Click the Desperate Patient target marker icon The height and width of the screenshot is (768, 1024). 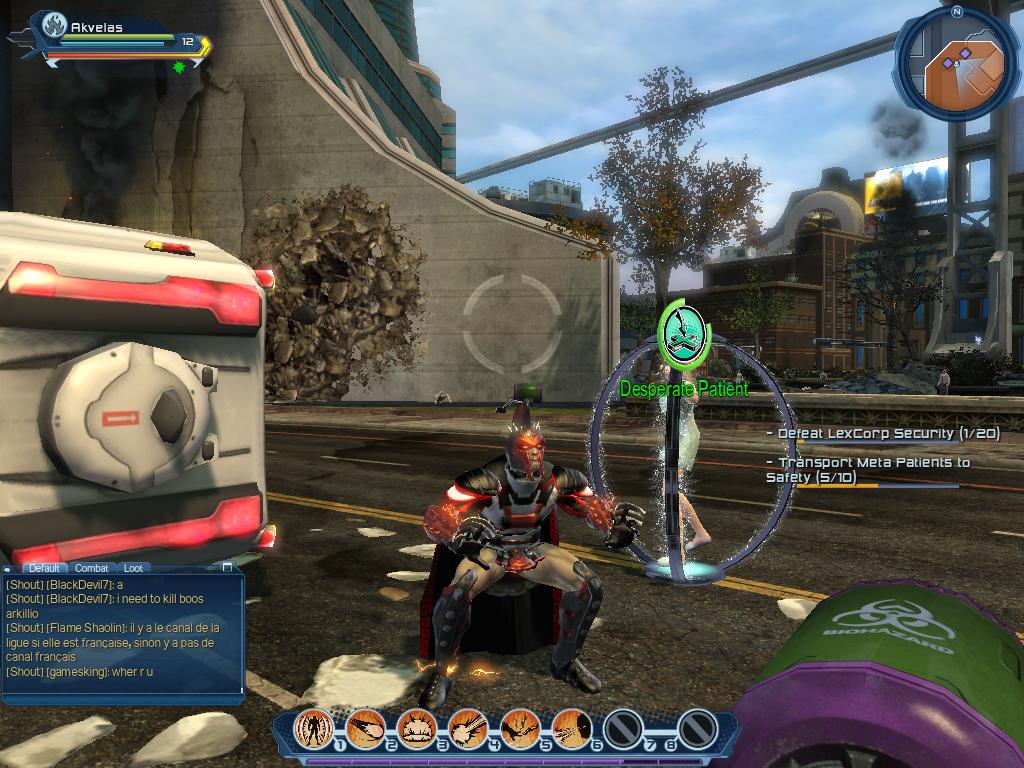(684, 333)
